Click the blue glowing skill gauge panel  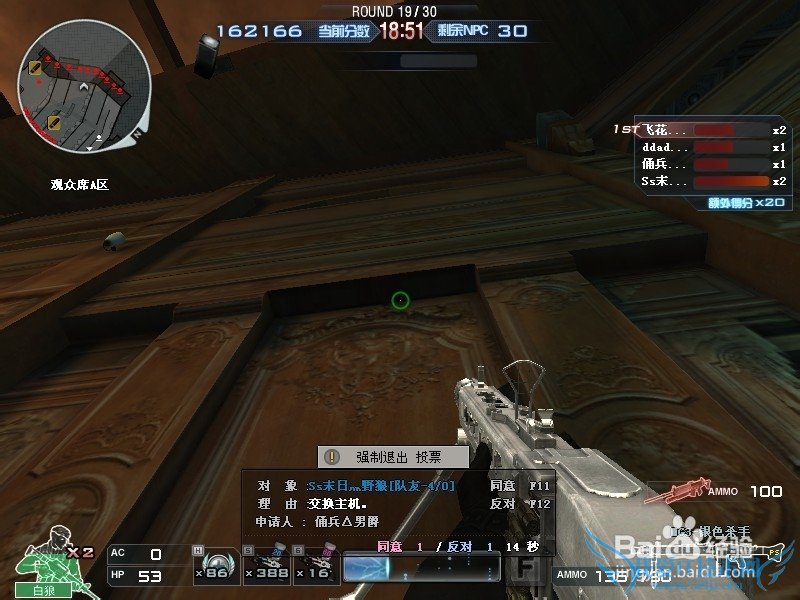(420, 568)
